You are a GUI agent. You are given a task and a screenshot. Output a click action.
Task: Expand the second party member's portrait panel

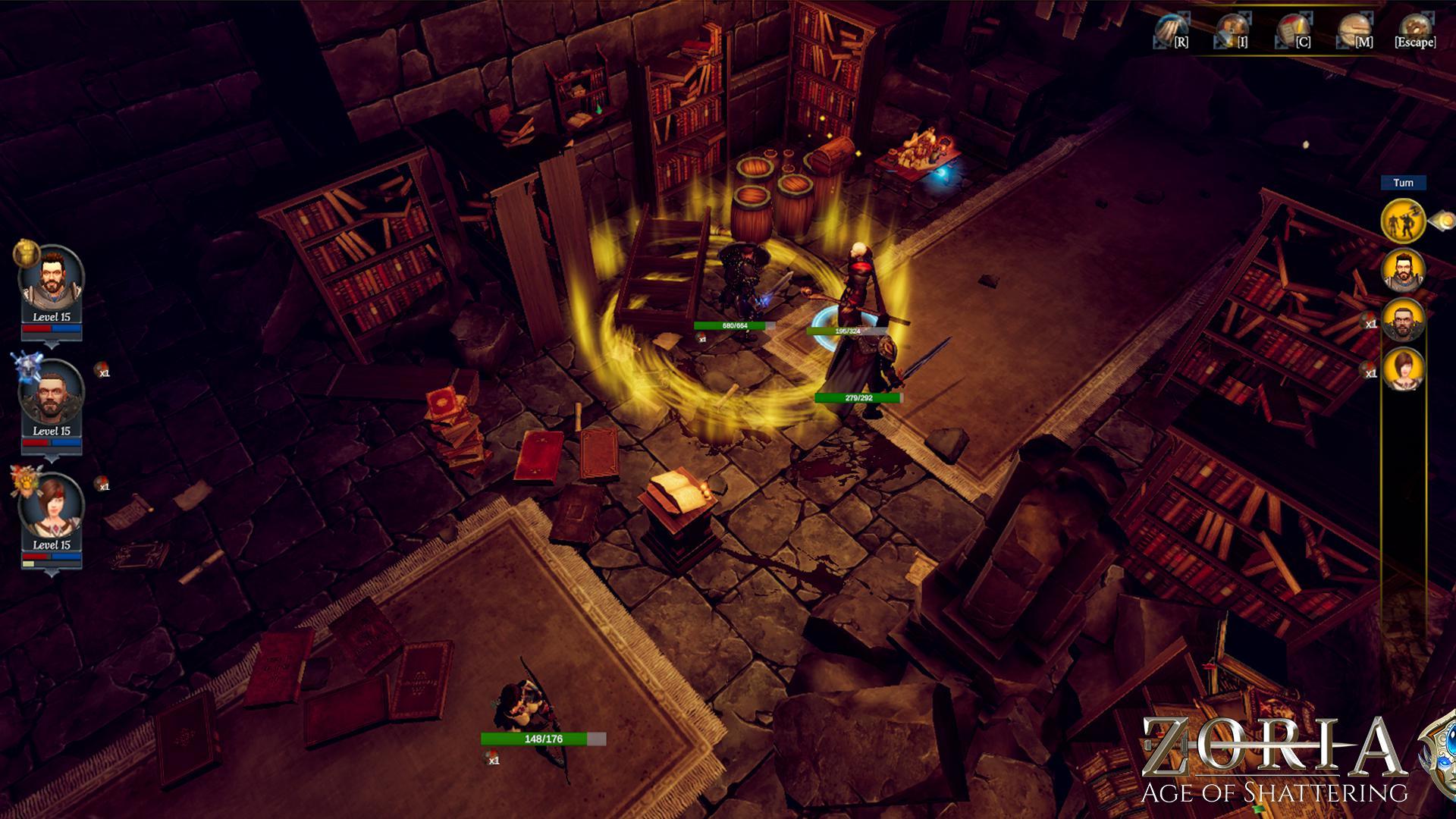click(x=52, y=457)
